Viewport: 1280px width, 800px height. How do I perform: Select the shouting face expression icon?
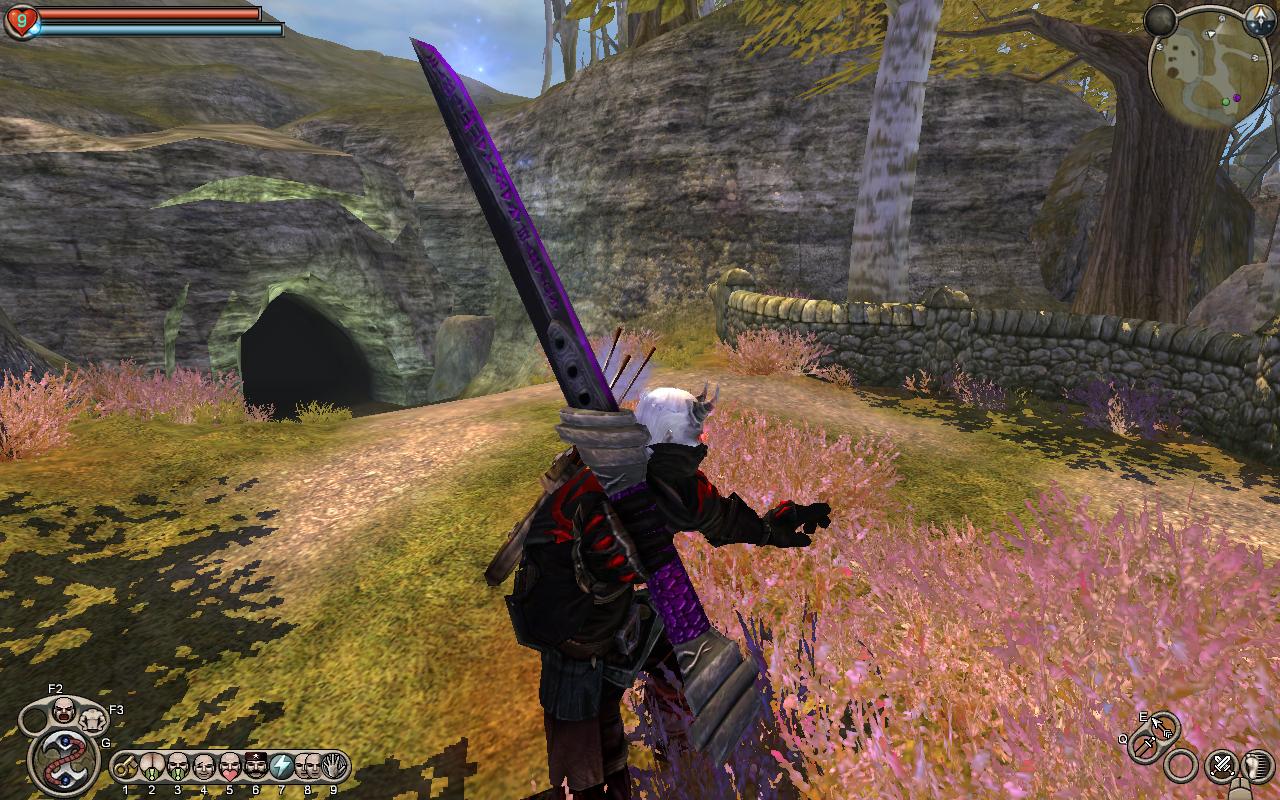(x=63, y=710)
